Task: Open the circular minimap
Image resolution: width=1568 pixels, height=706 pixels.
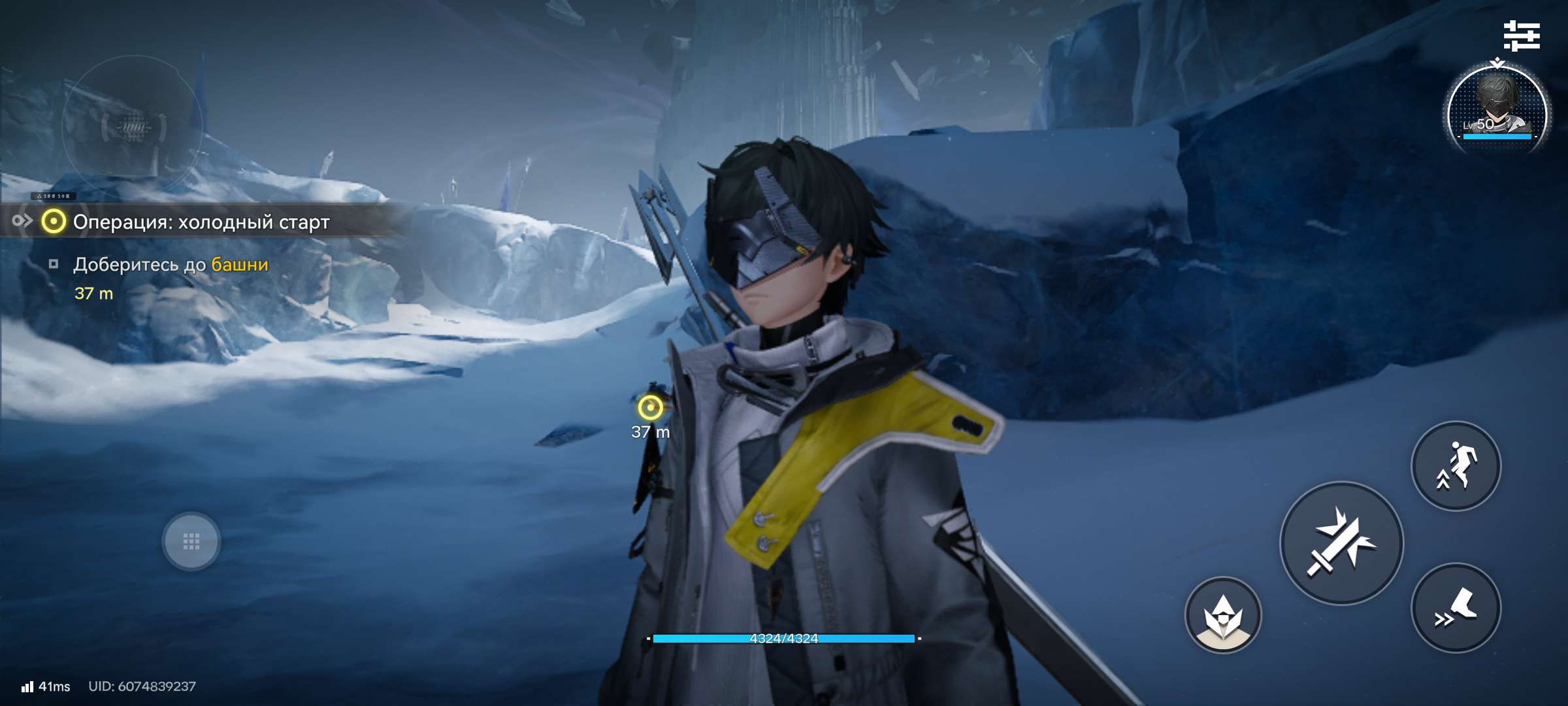Action: (133, 126)
